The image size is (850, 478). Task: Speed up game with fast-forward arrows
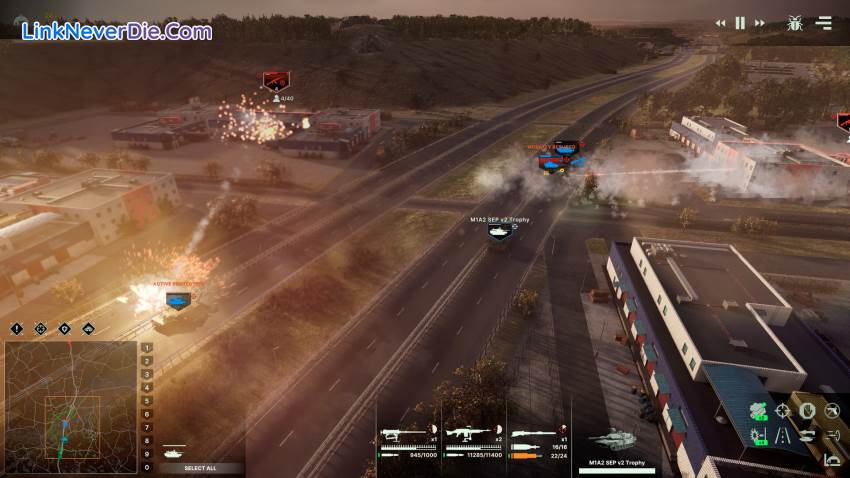coord(761,23)
